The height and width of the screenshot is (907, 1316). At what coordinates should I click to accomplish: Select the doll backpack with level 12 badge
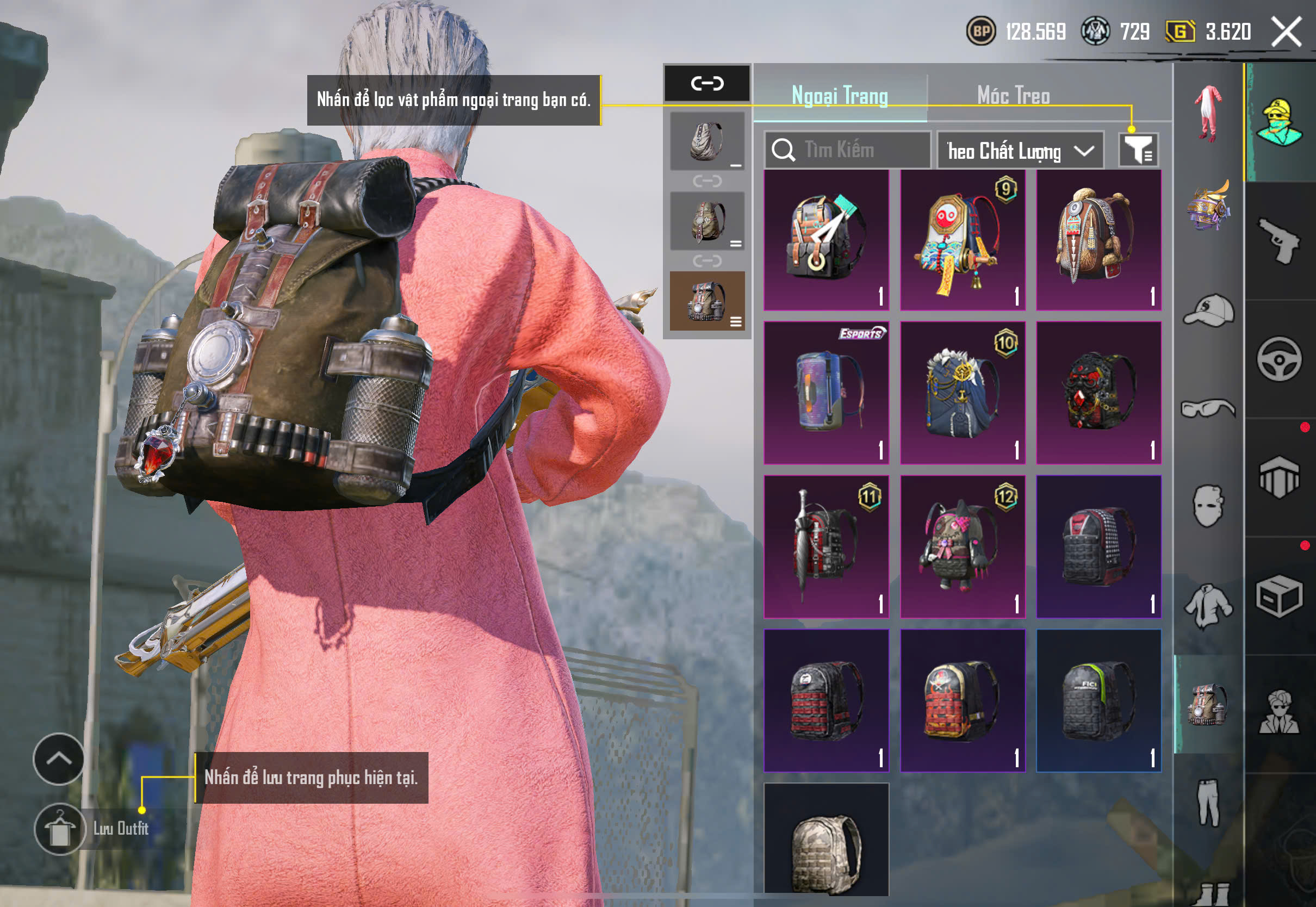[x=963, y=546]
